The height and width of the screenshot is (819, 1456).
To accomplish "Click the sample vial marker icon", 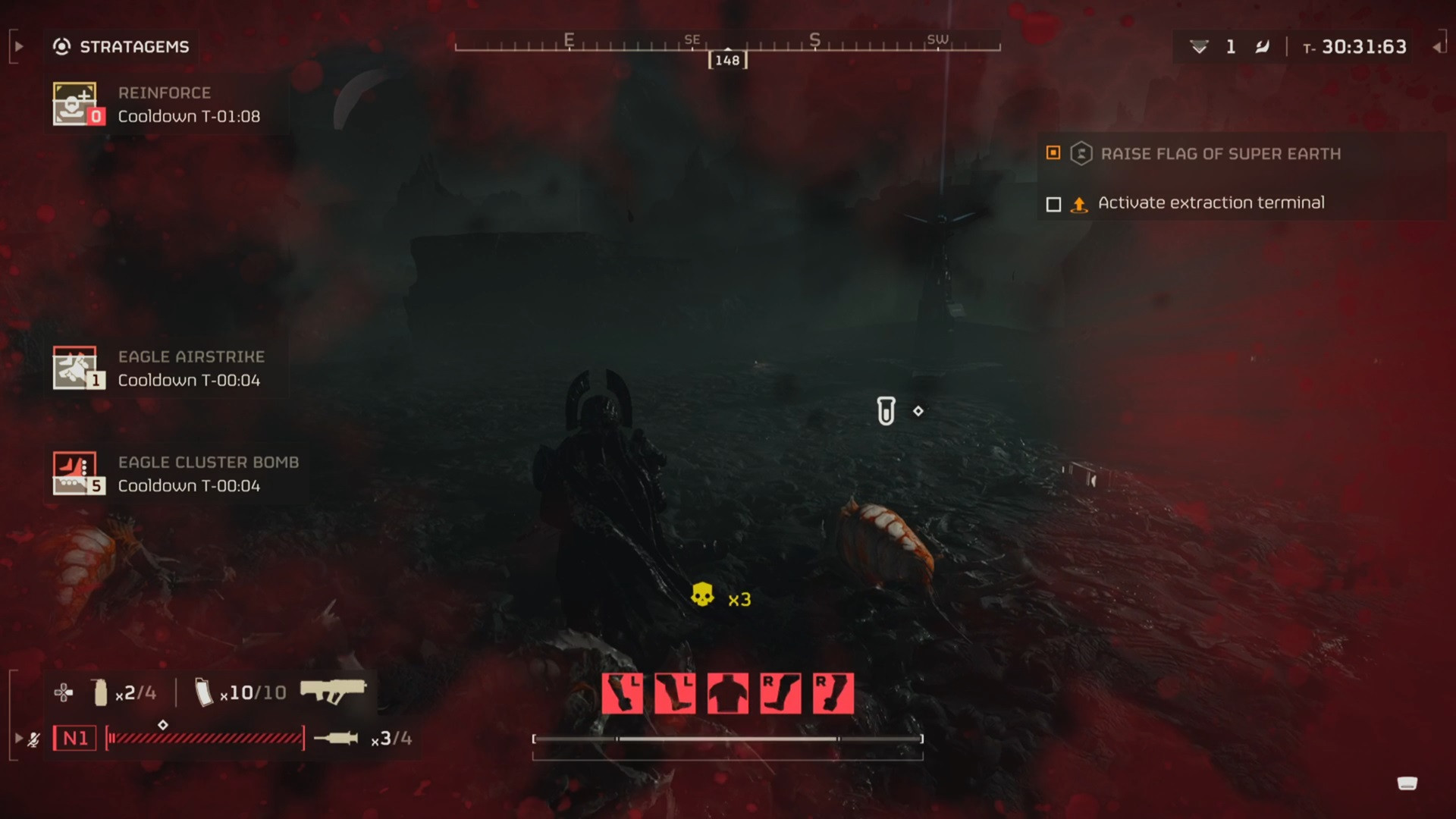I will click(886, 411).
